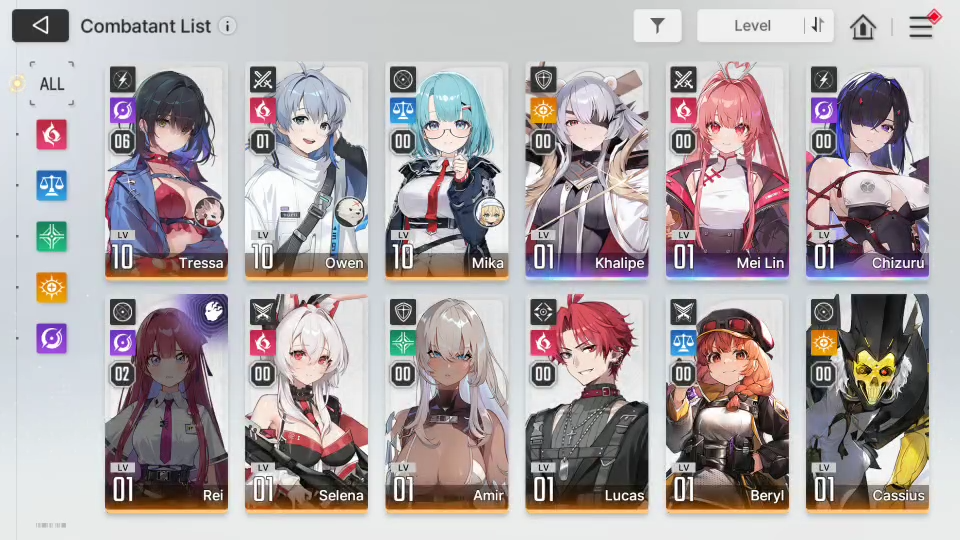Filter by orange sun attribute
The height and width of the screenshot is (540, 960).
coord(51,287)
